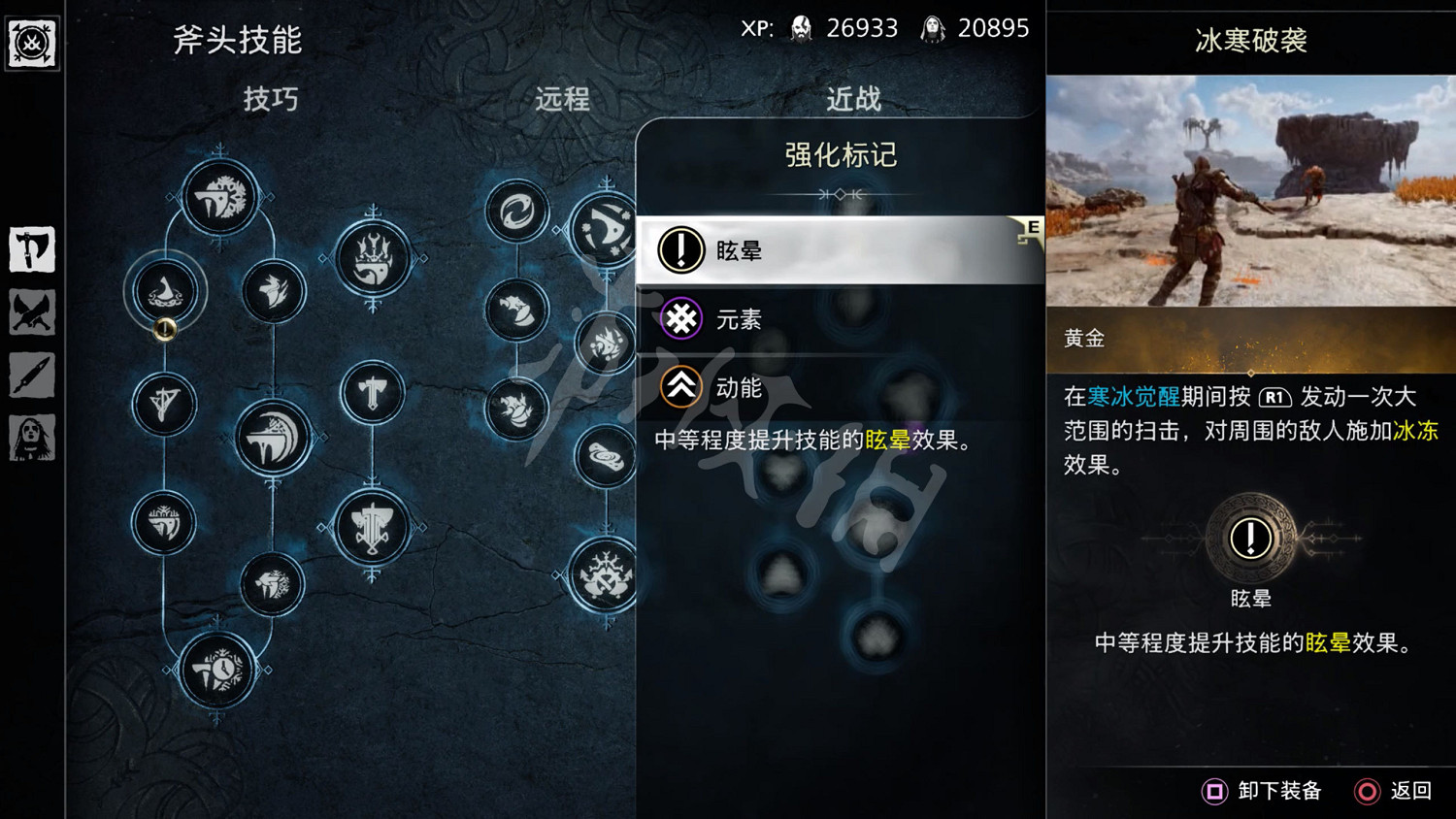Select the highlighted frost skill node in the tree
This screenshot has height=819, width=1456.
[165, 289]
